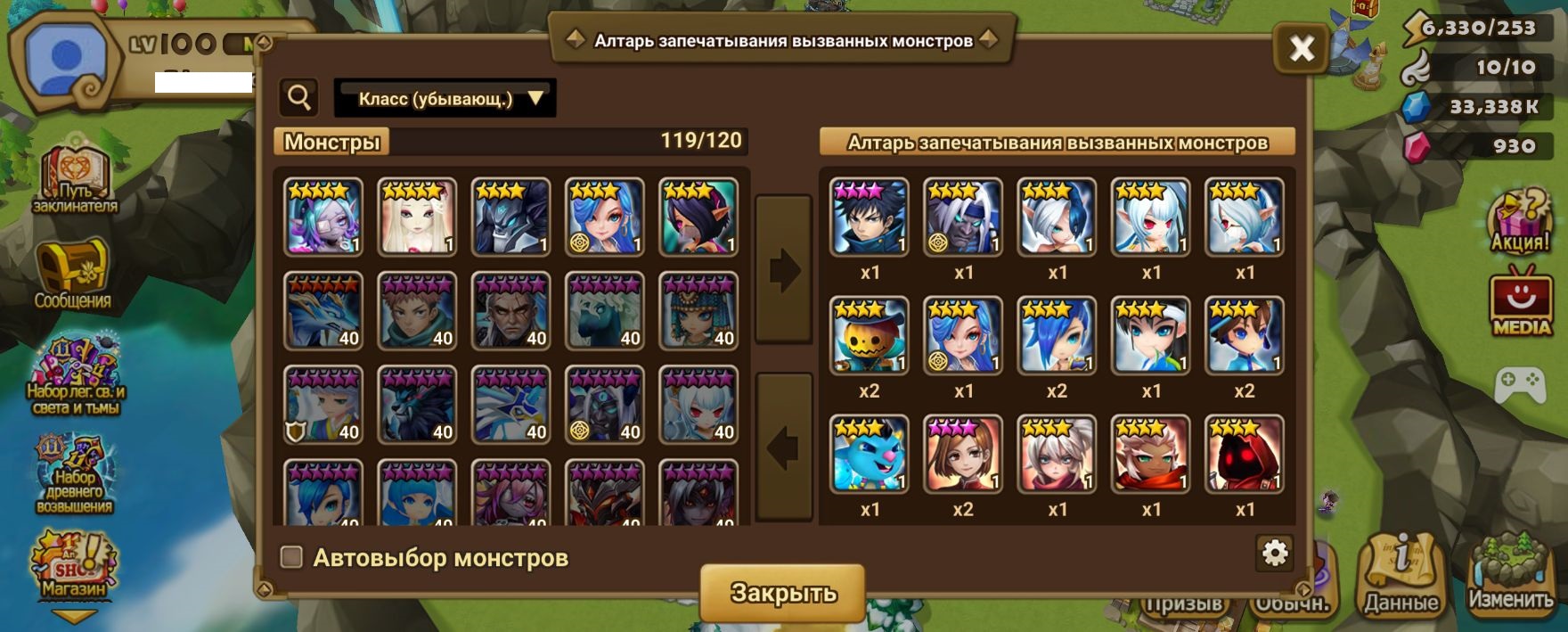Click the Изменить island button
The height and width of the screenshot is (632, 1568).
[1510, 575]
